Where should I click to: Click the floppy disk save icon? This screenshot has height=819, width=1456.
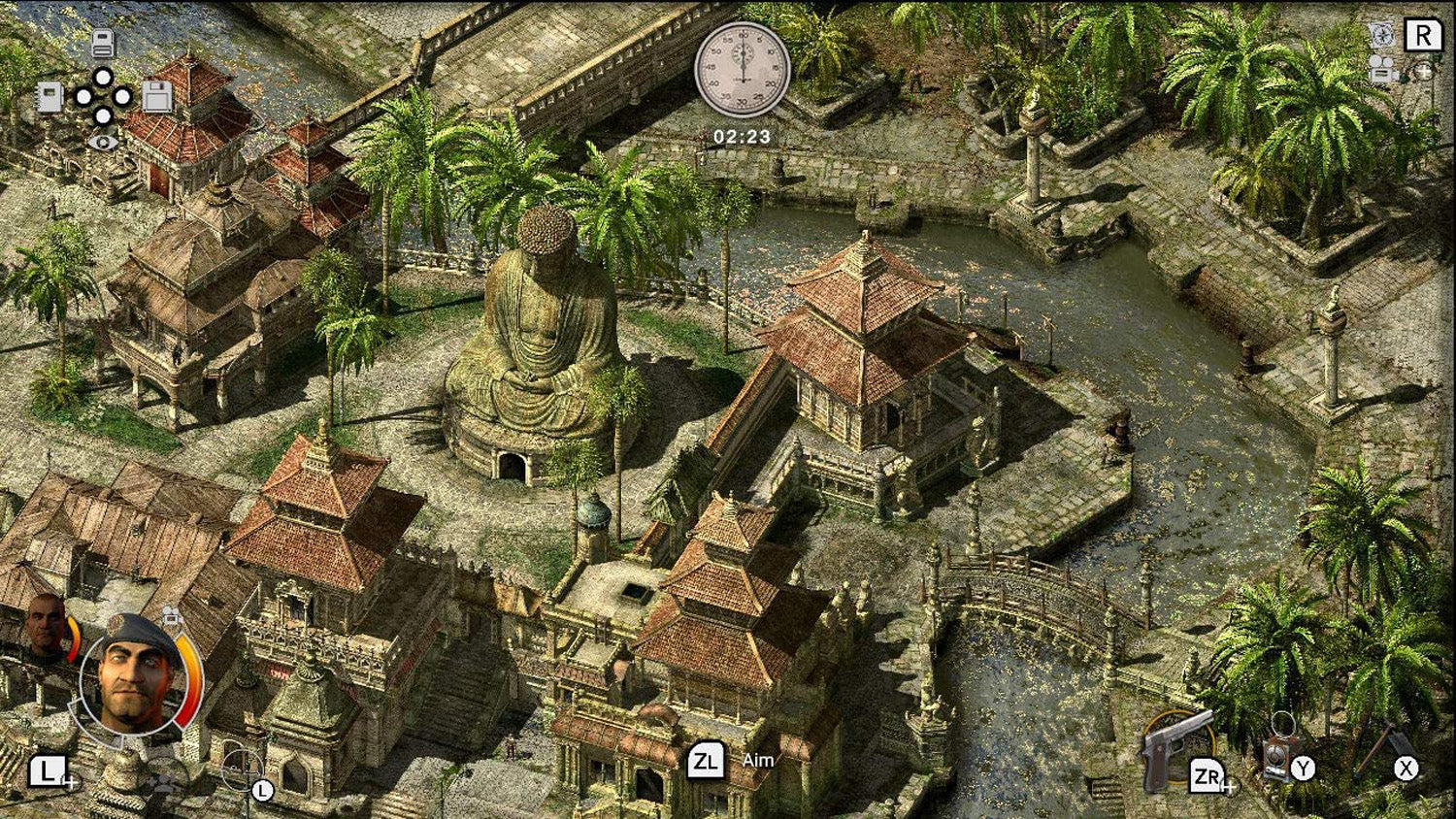(159, 98)
